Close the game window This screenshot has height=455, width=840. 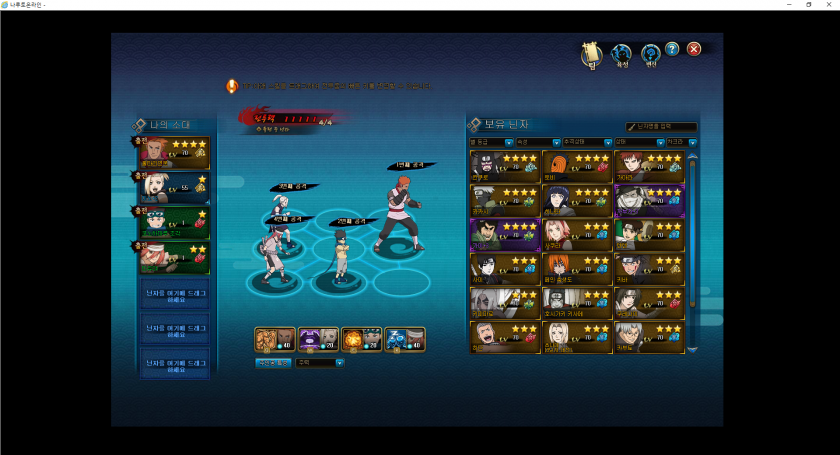pyautogui.click(x=831, y=5)
